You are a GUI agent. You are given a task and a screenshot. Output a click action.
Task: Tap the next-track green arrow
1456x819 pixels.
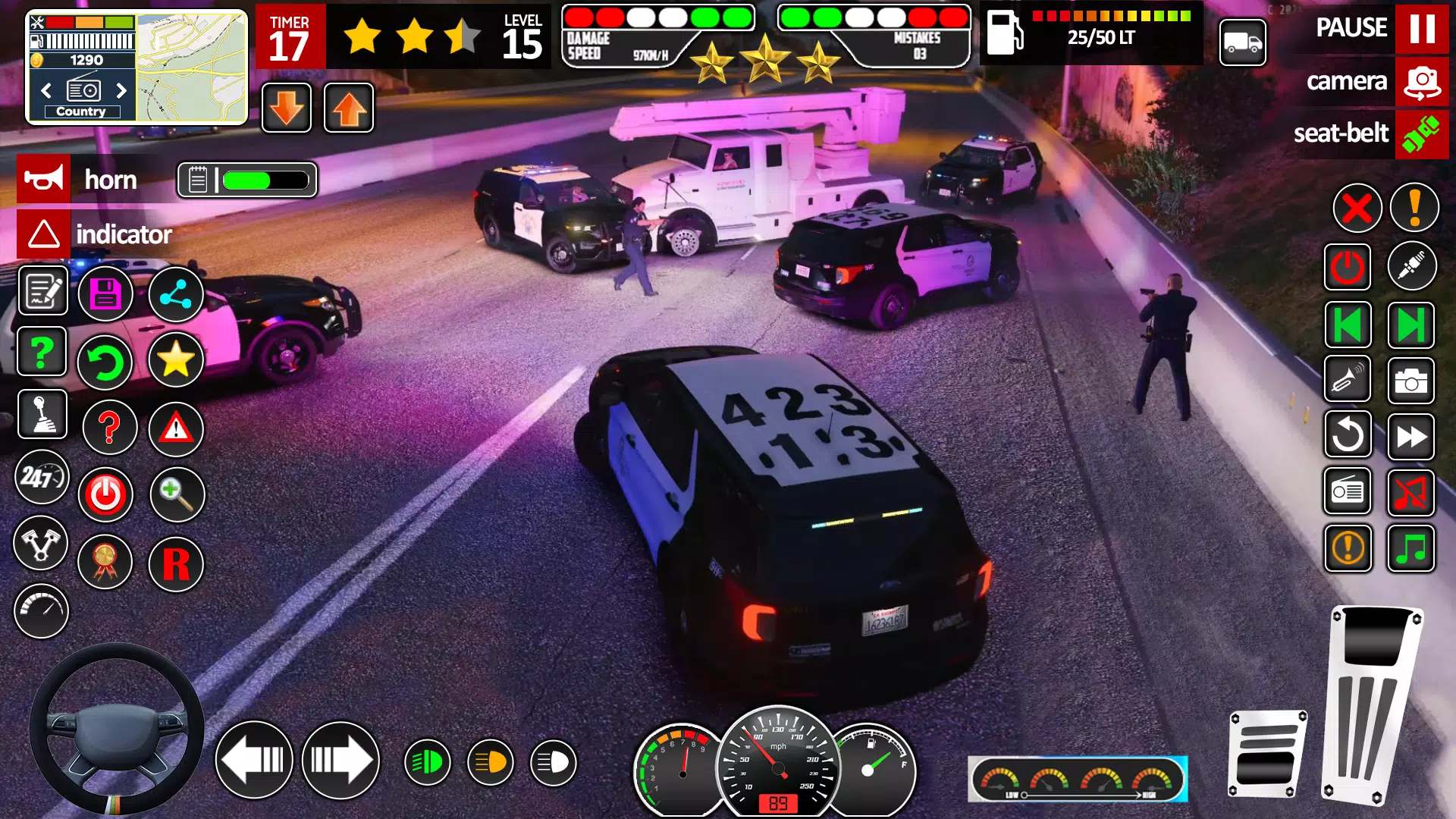coord(1412,325)
